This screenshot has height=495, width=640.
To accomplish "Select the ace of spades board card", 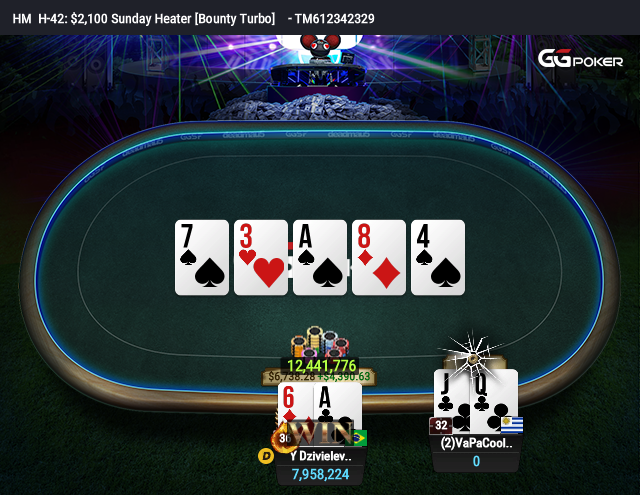I will pyautogui.click(x=320, y=257).
